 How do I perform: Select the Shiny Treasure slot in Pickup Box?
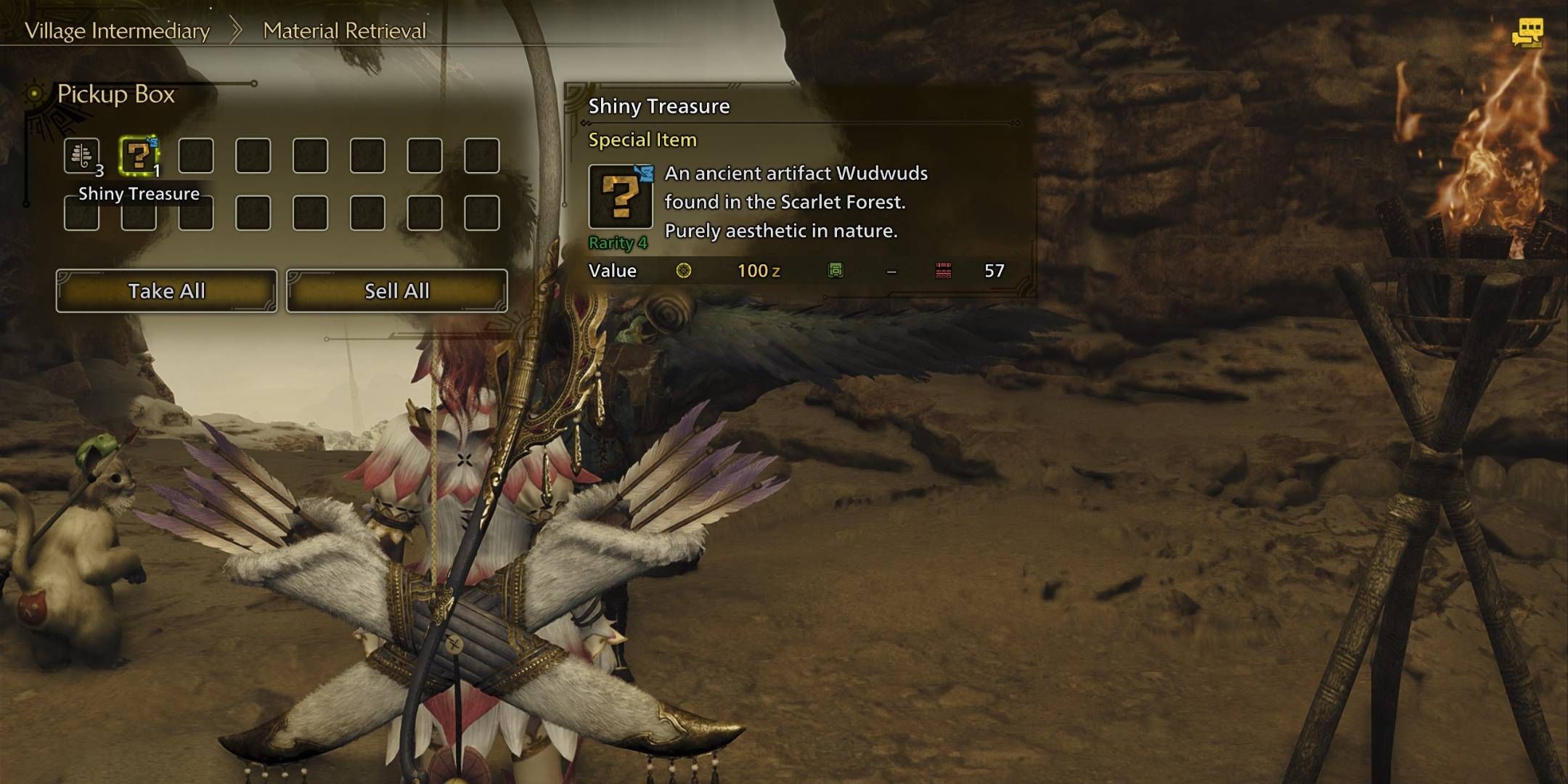[x=139, y=155]
